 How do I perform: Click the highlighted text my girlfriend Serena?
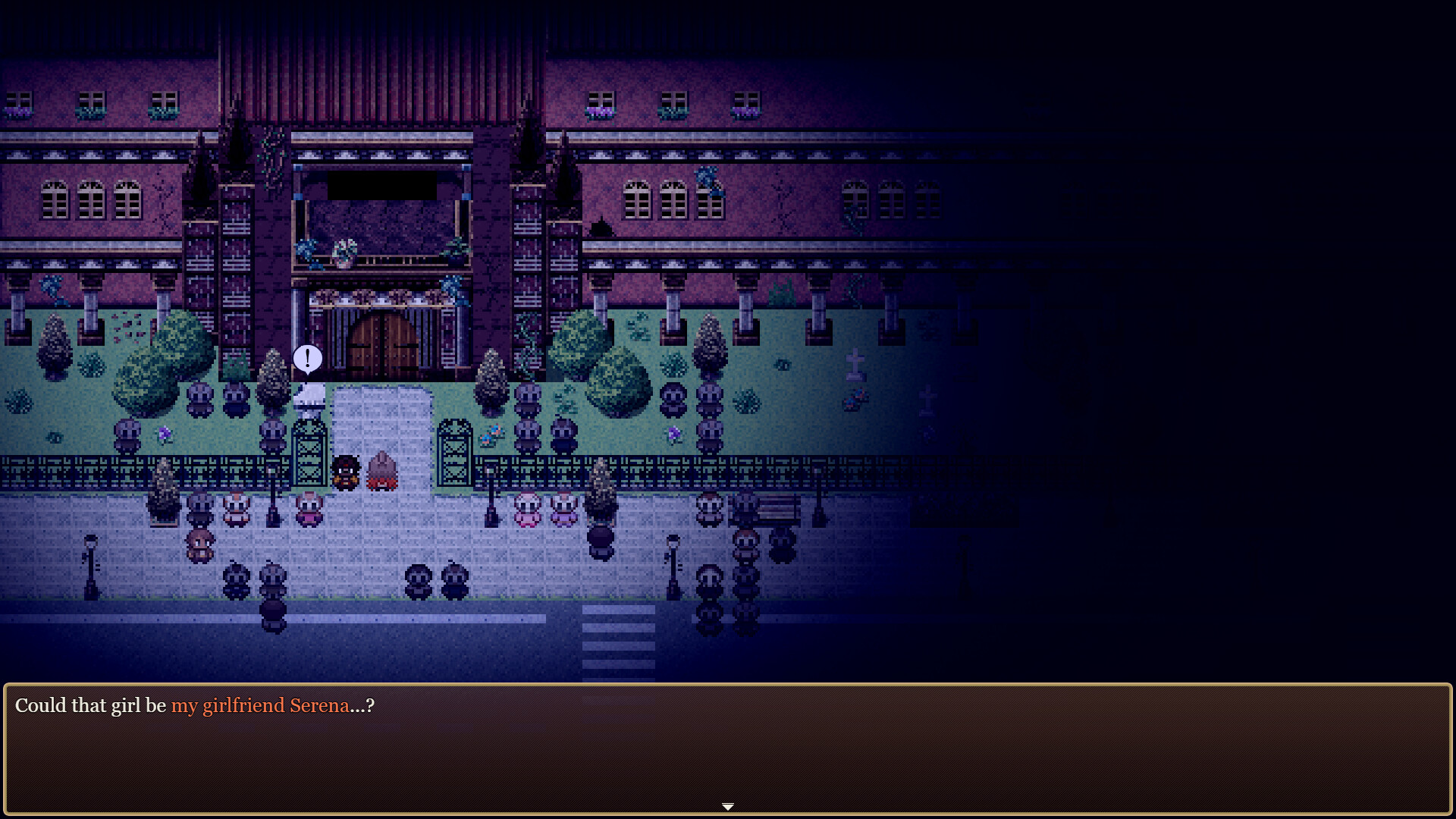click(261, 706)
